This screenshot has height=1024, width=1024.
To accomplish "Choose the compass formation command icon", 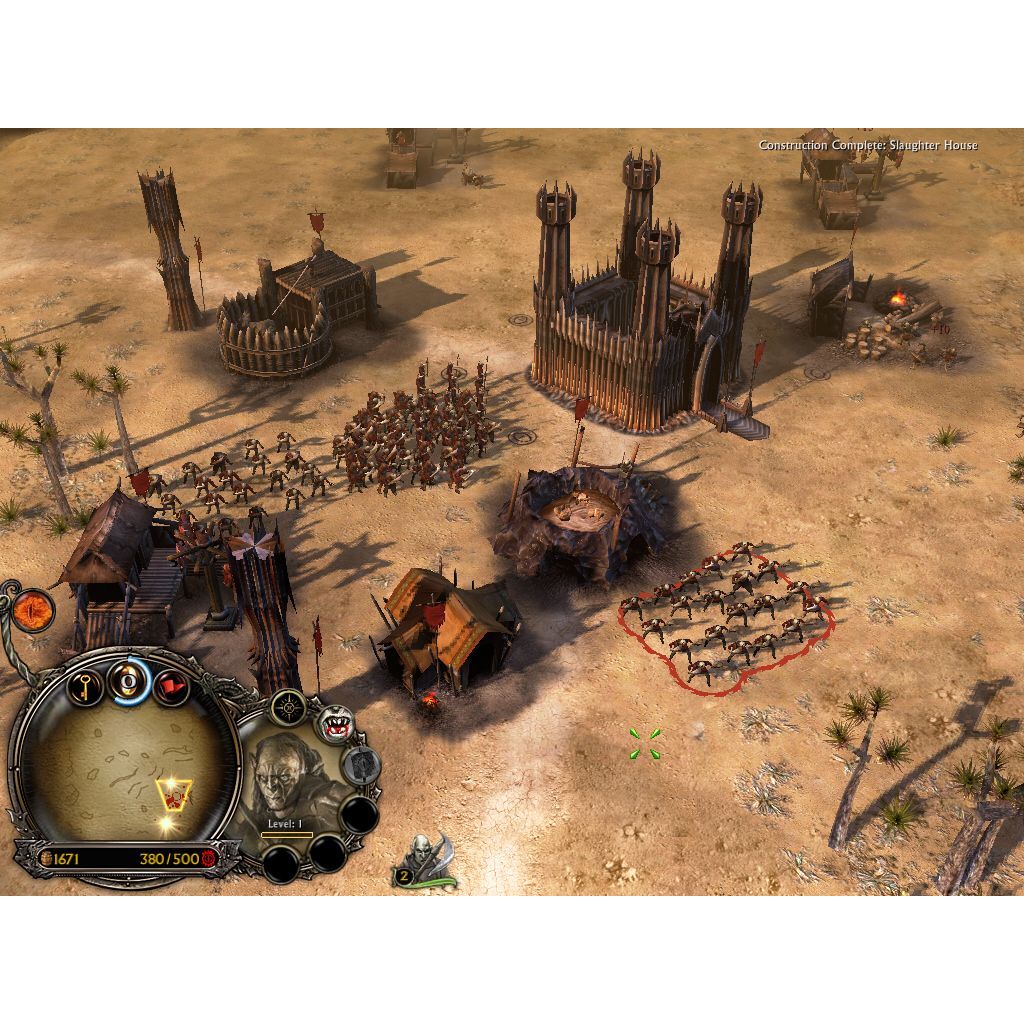I will click(x=288, y=708).
